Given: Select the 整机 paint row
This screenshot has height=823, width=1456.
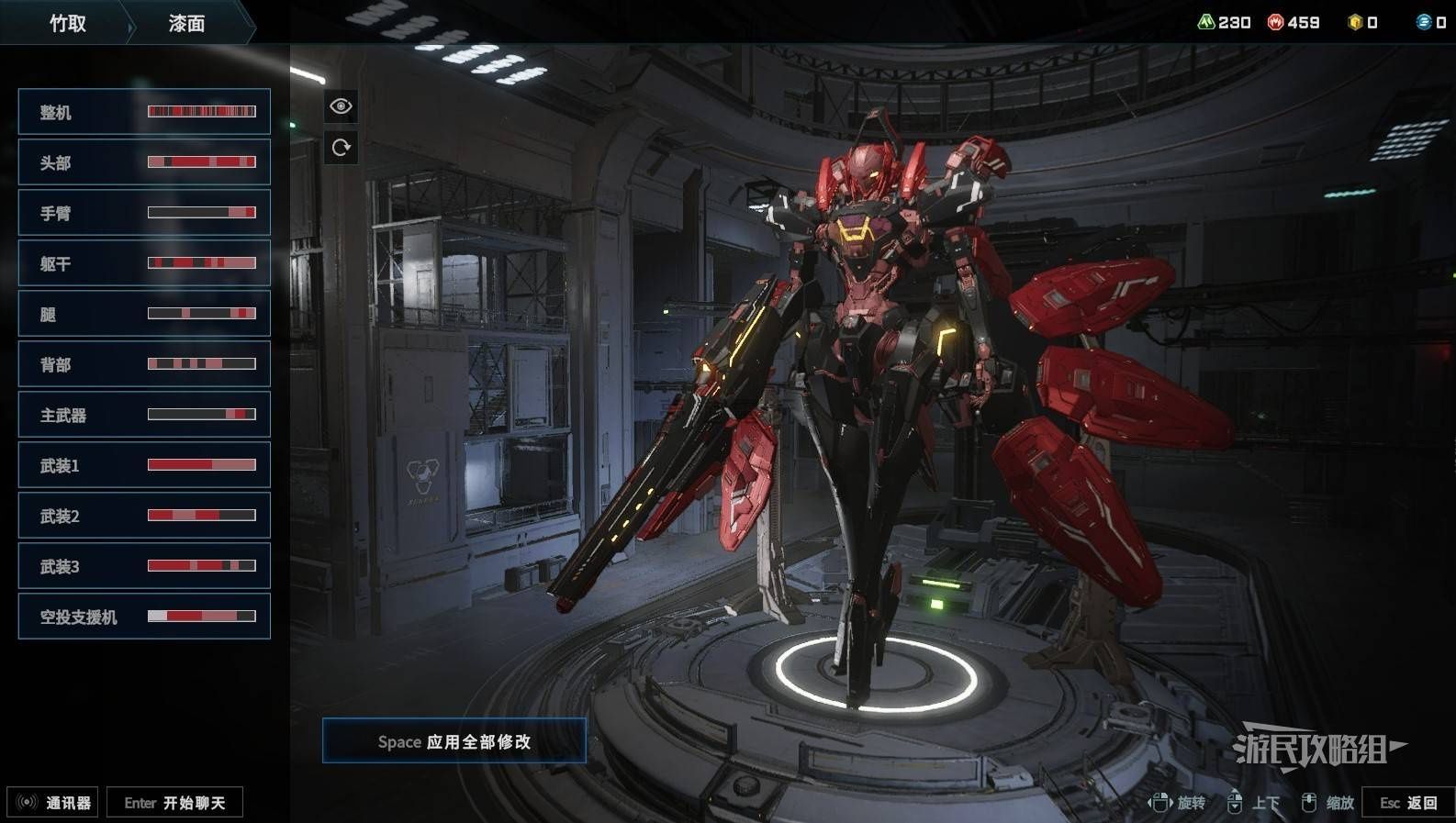Looking at the screenshot, I should tap(144, 112).
